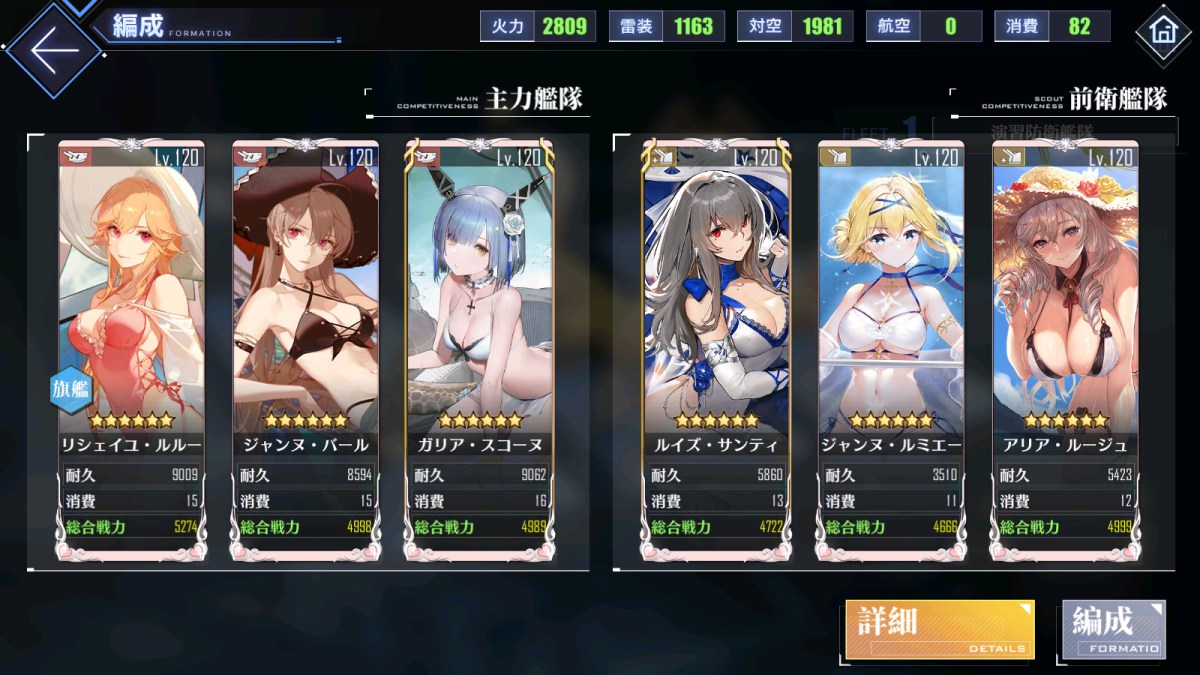Screen dimensions: 1200x675
Task: Open the 編成 formation button
Action: (x=1113, y=630)
